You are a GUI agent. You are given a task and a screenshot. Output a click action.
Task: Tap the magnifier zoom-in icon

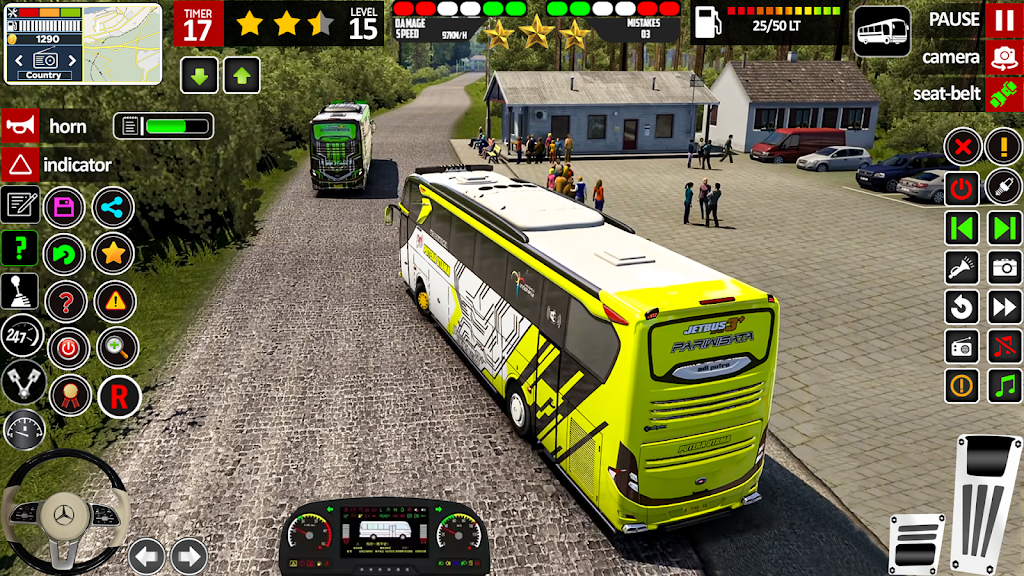[x=117, y=348]
